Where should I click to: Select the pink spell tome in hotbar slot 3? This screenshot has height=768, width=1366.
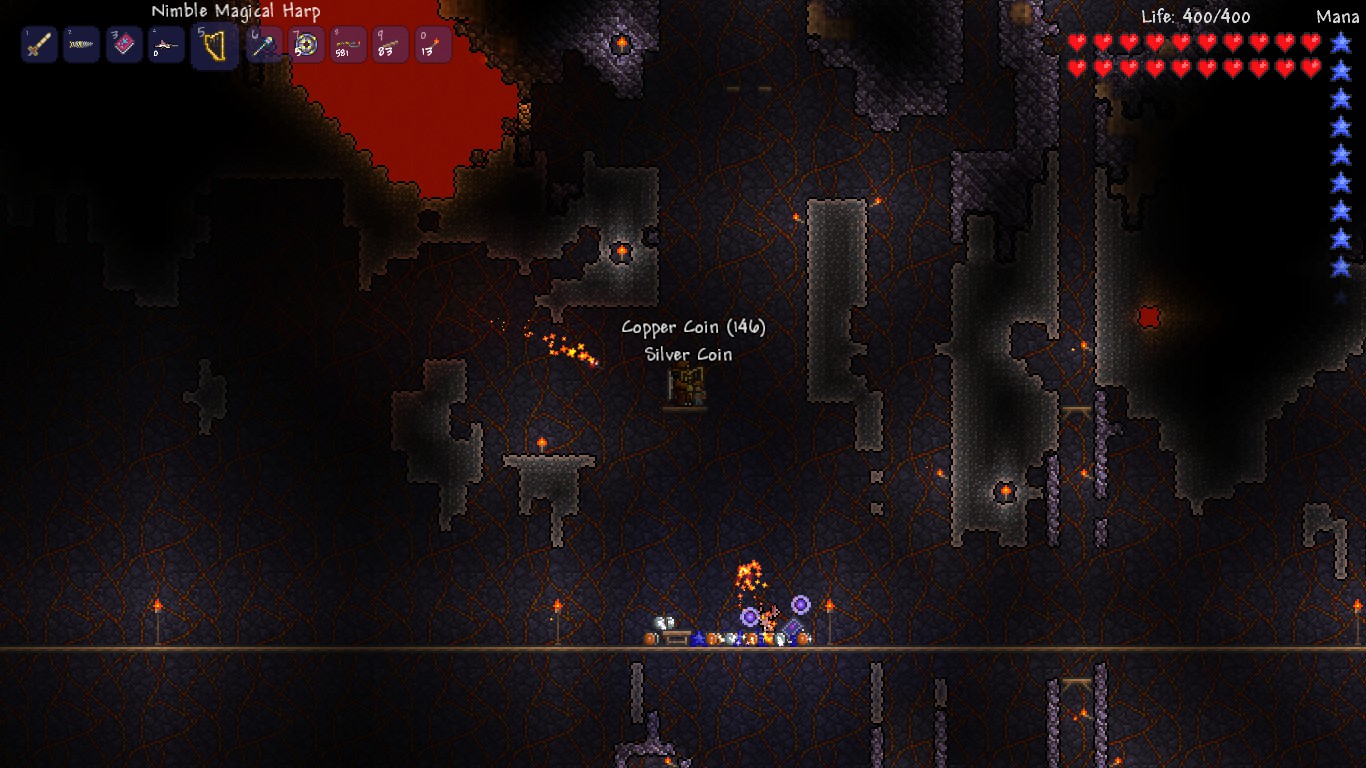click(122, 44)
